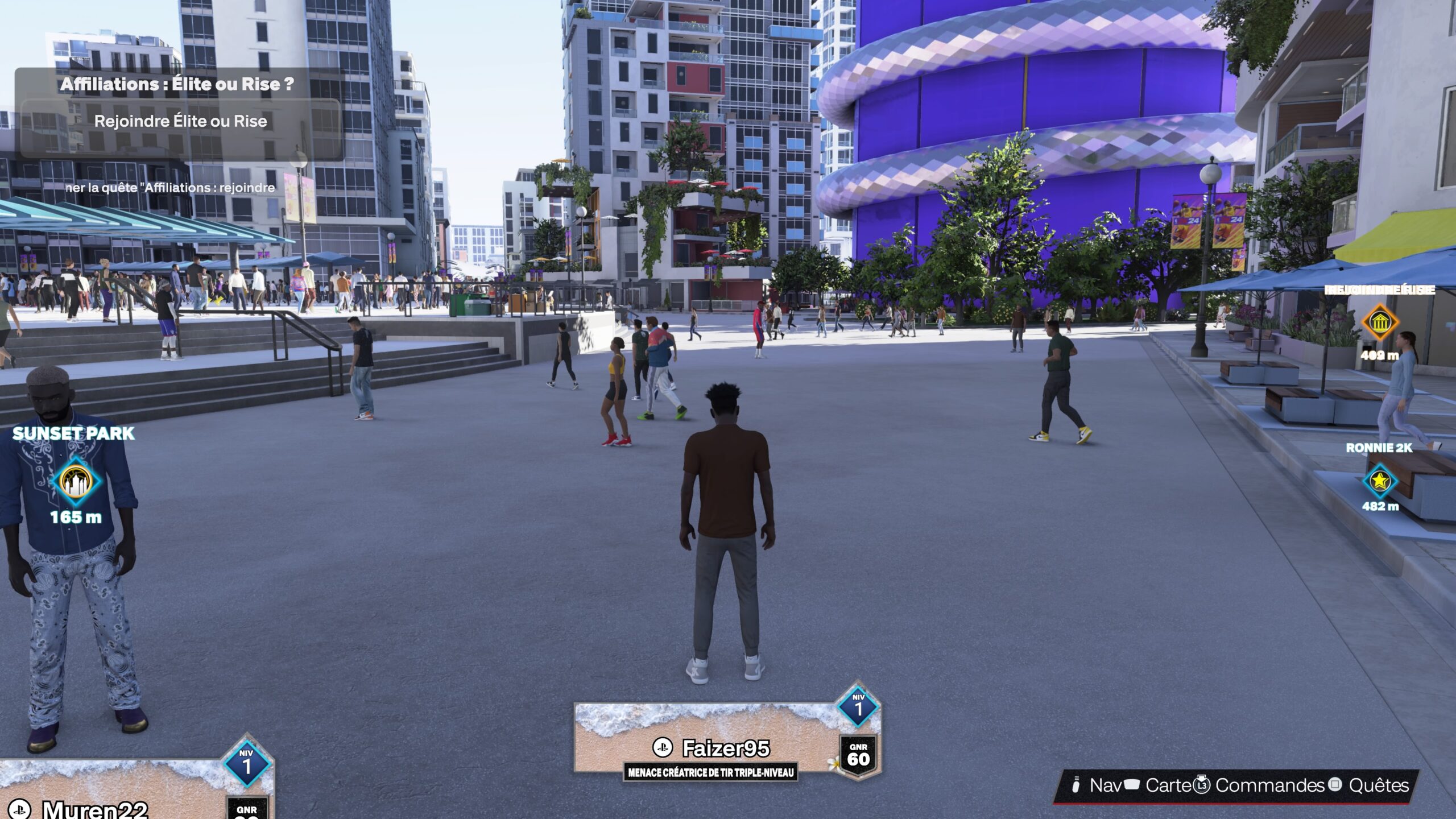Click the PlayStation logo beside Muren22
The height and width of the screenshot is (819, 1456).
(21, 812)
